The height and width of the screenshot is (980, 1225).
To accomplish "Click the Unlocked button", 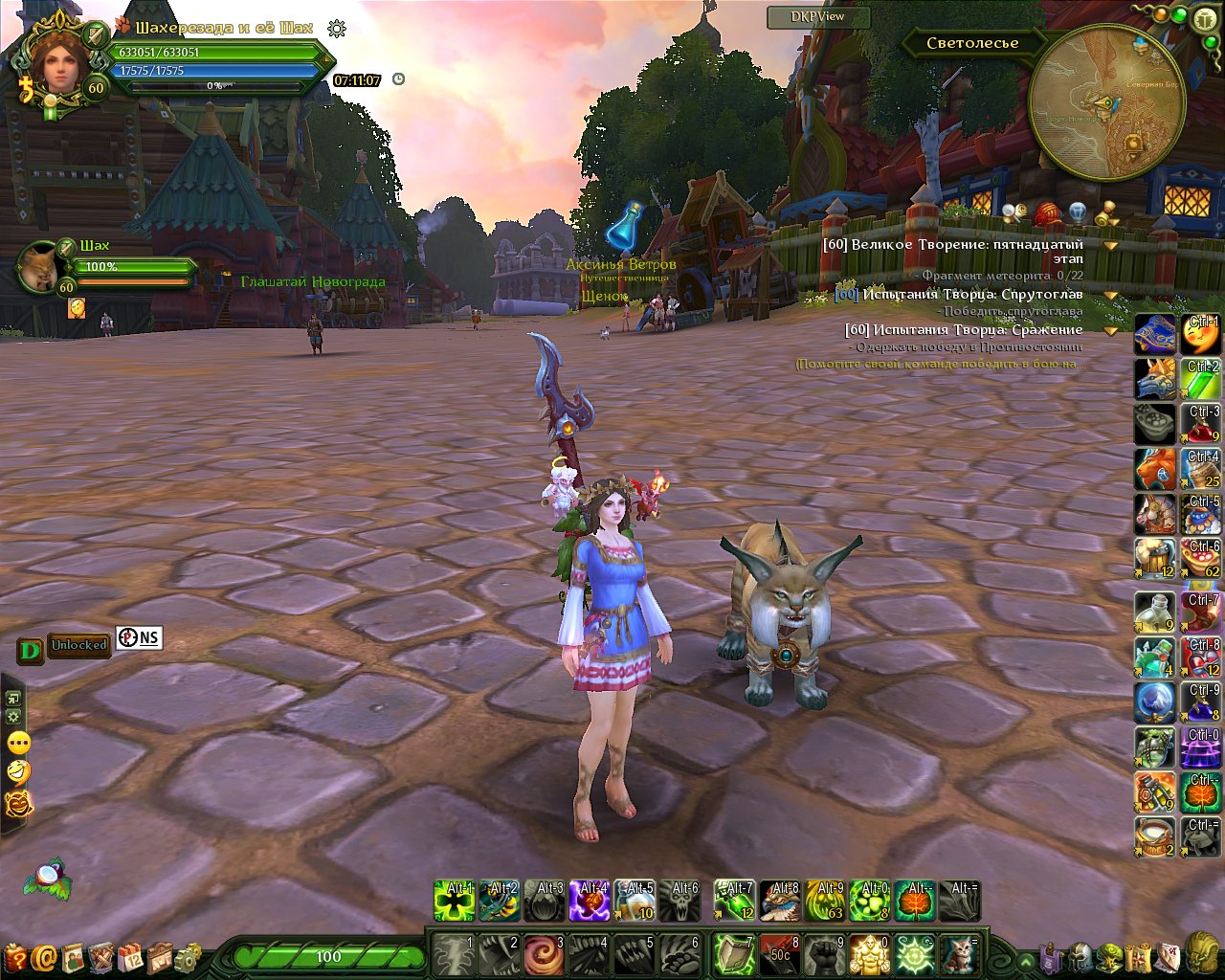I will [79, 646].
